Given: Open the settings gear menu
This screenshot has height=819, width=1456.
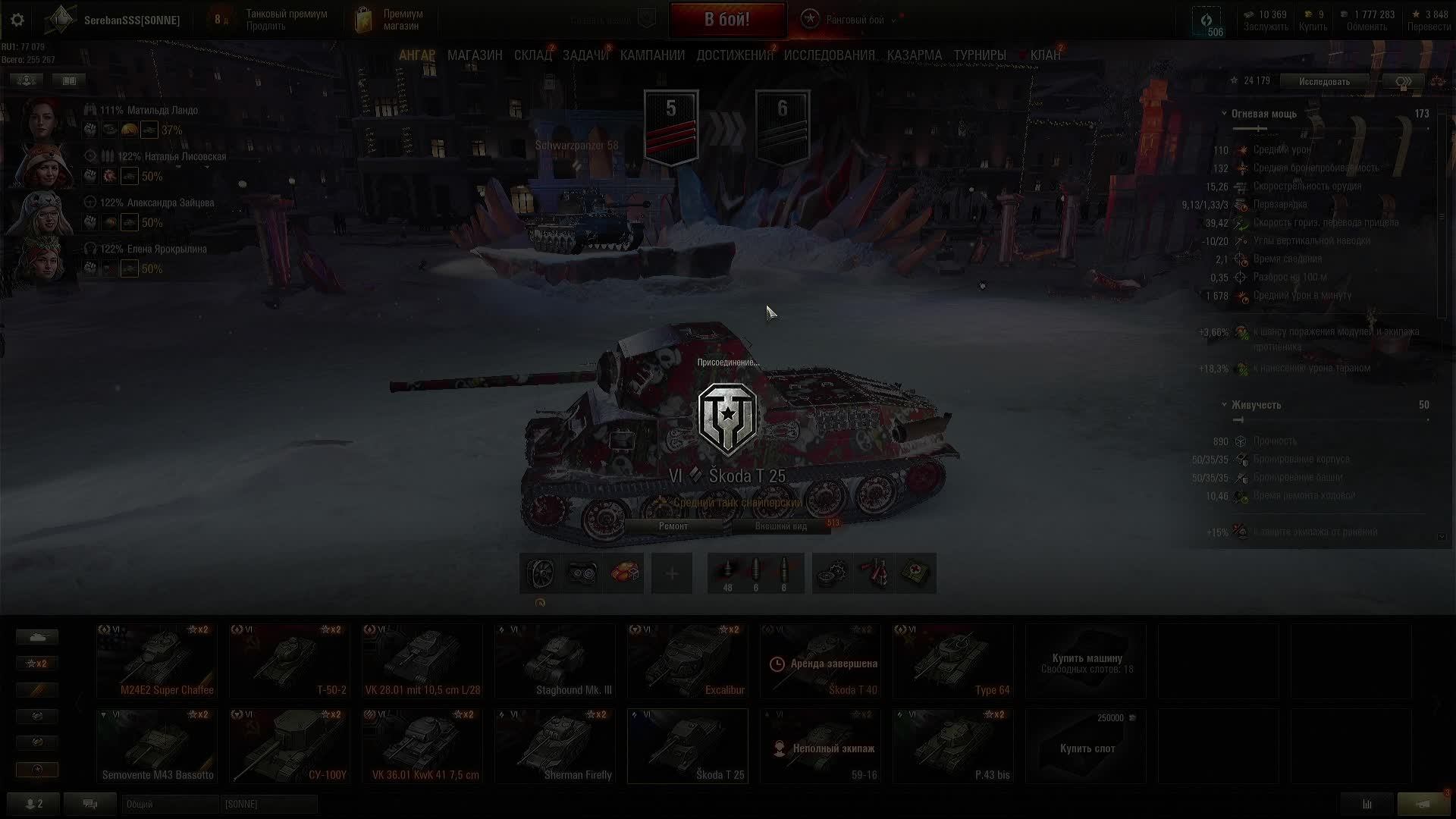Looking at the screenshot, I should tap(17, 20).
